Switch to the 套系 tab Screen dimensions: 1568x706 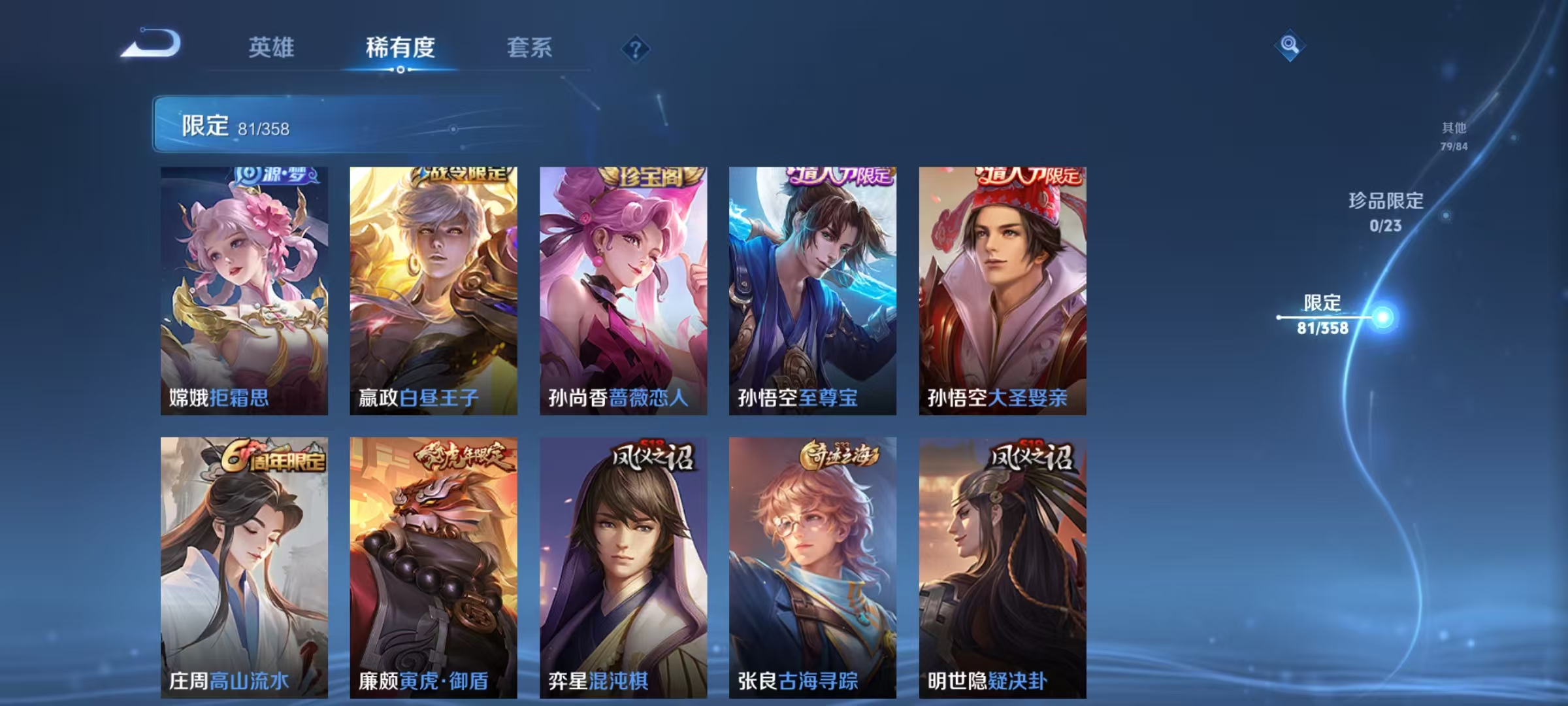[x=530, y=47]
